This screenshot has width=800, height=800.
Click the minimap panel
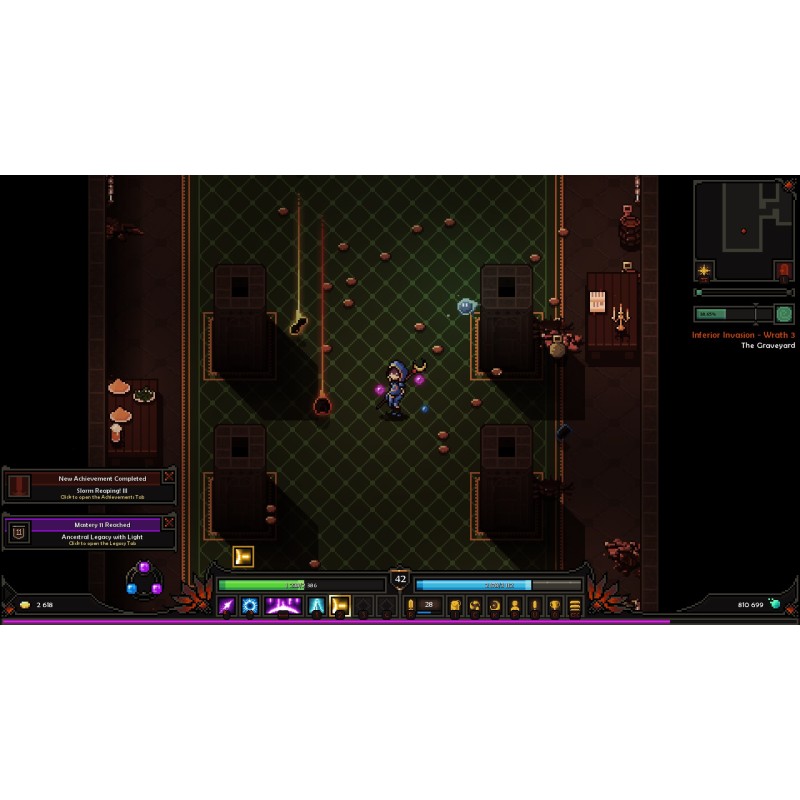pos(743,230)
